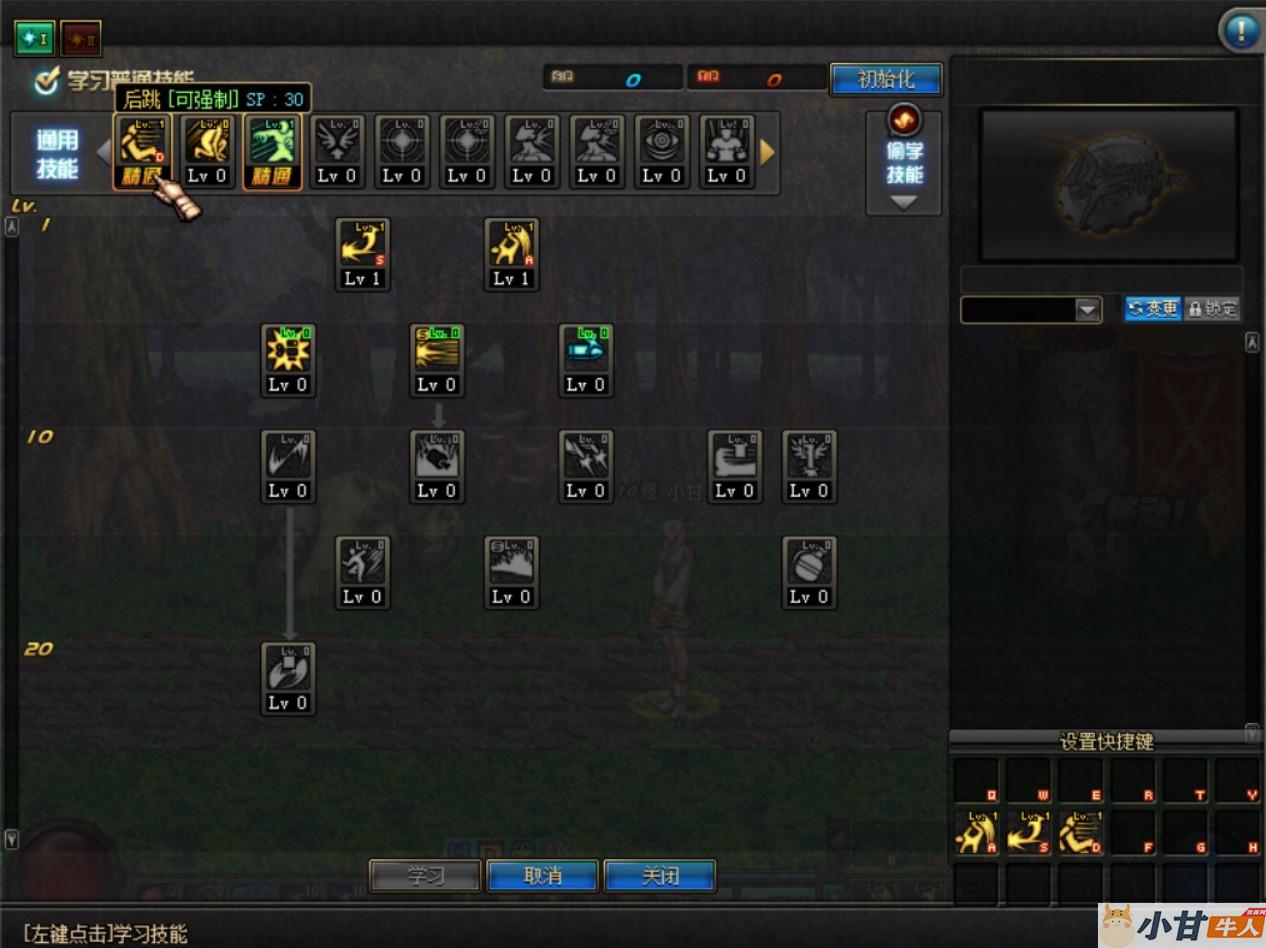Pick the grenade skill icon

pos(809,564)
